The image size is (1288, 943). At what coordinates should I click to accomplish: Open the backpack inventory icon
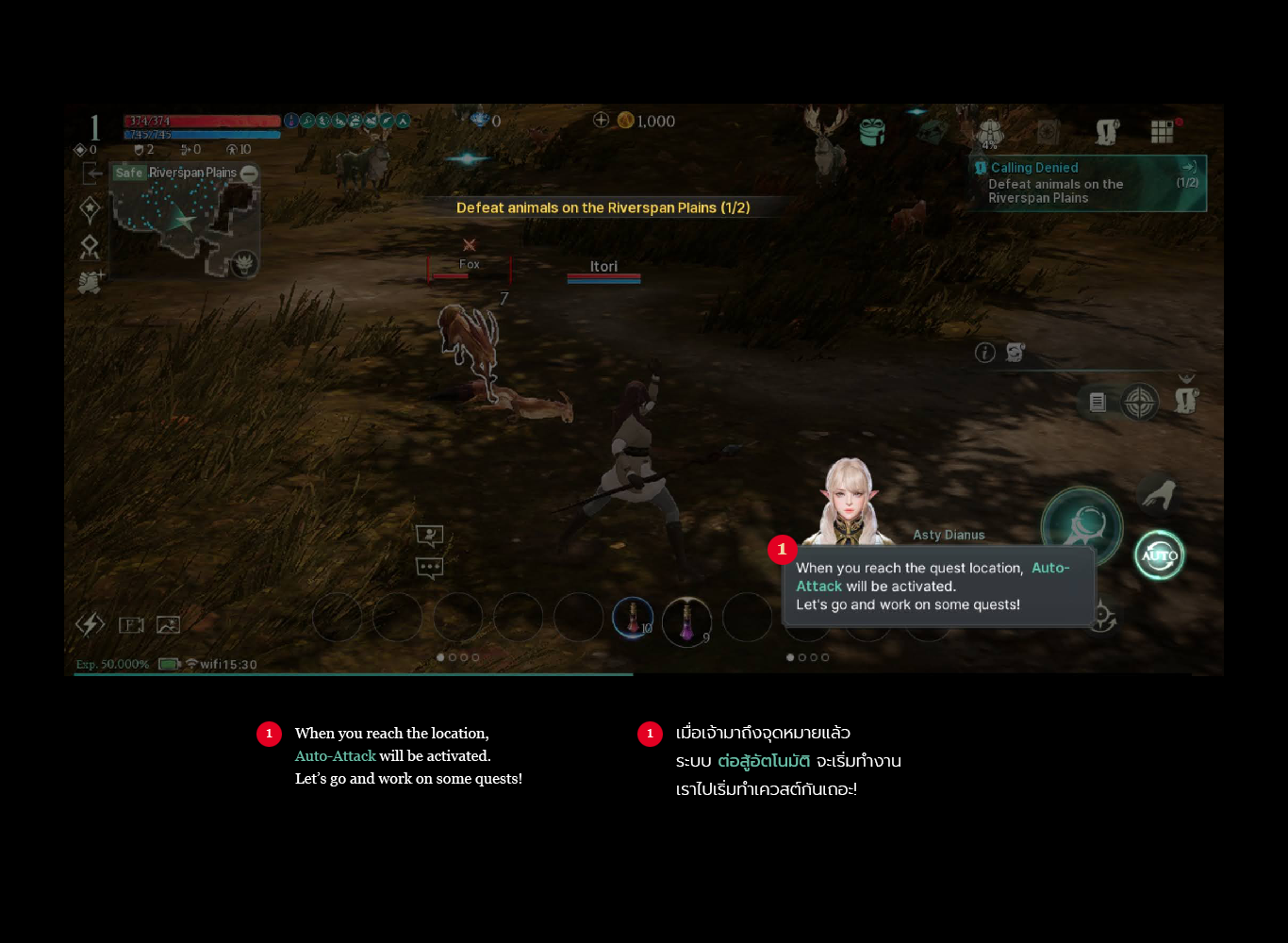click(989, 132)
